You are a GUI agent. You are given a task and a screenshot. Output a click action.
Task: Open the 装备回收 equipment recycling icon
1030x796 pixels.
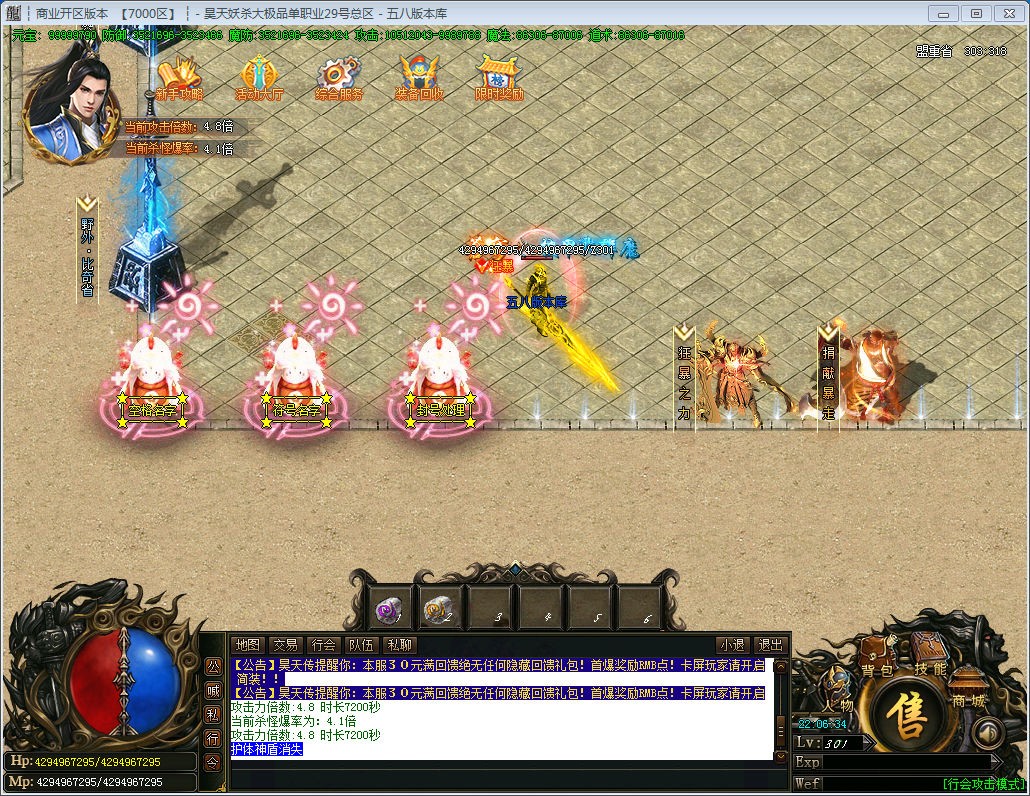(x=420, y=76)
